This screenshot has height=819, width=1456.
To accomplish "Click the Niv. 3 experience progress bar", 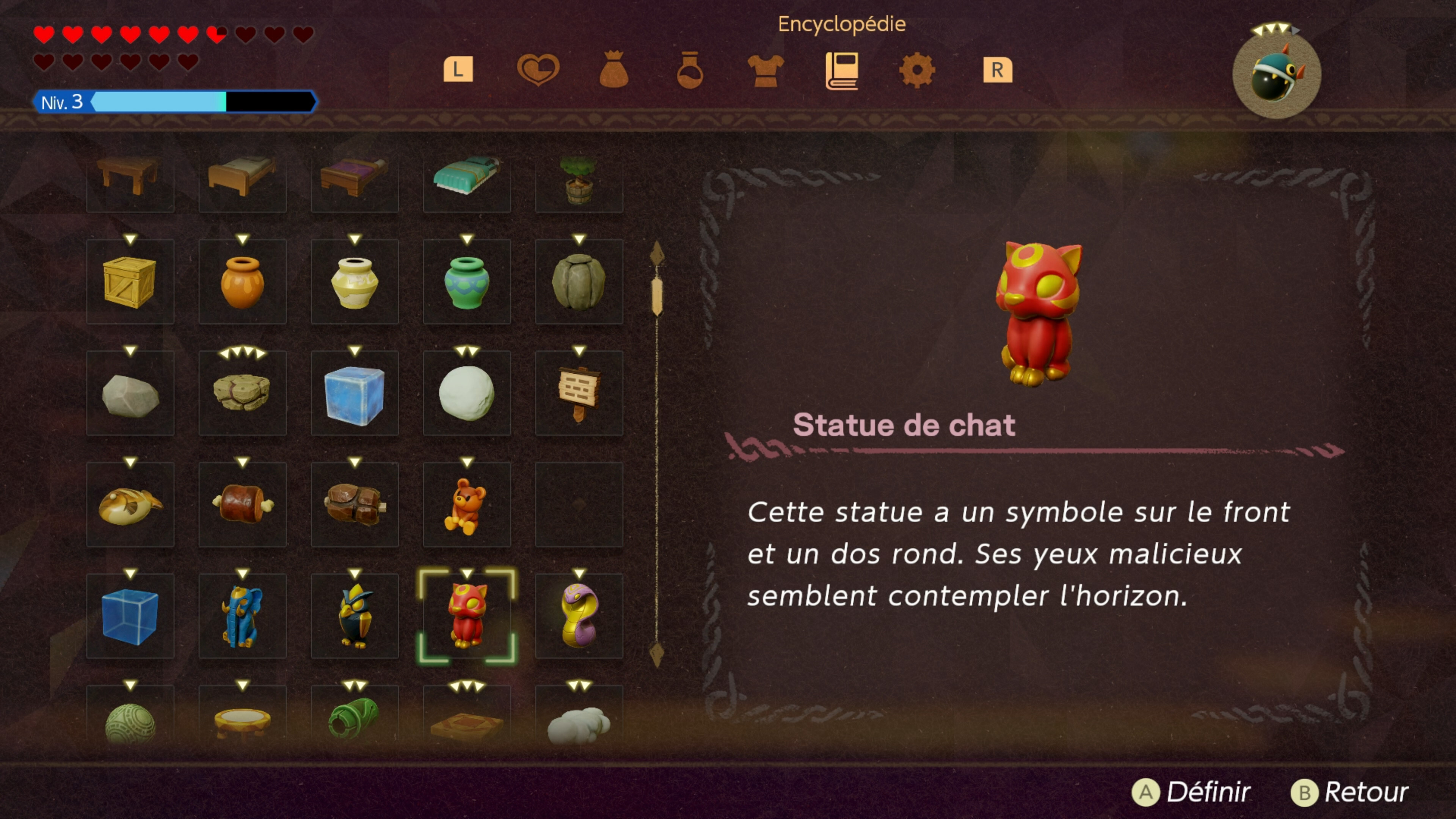I will click(175, 102).
